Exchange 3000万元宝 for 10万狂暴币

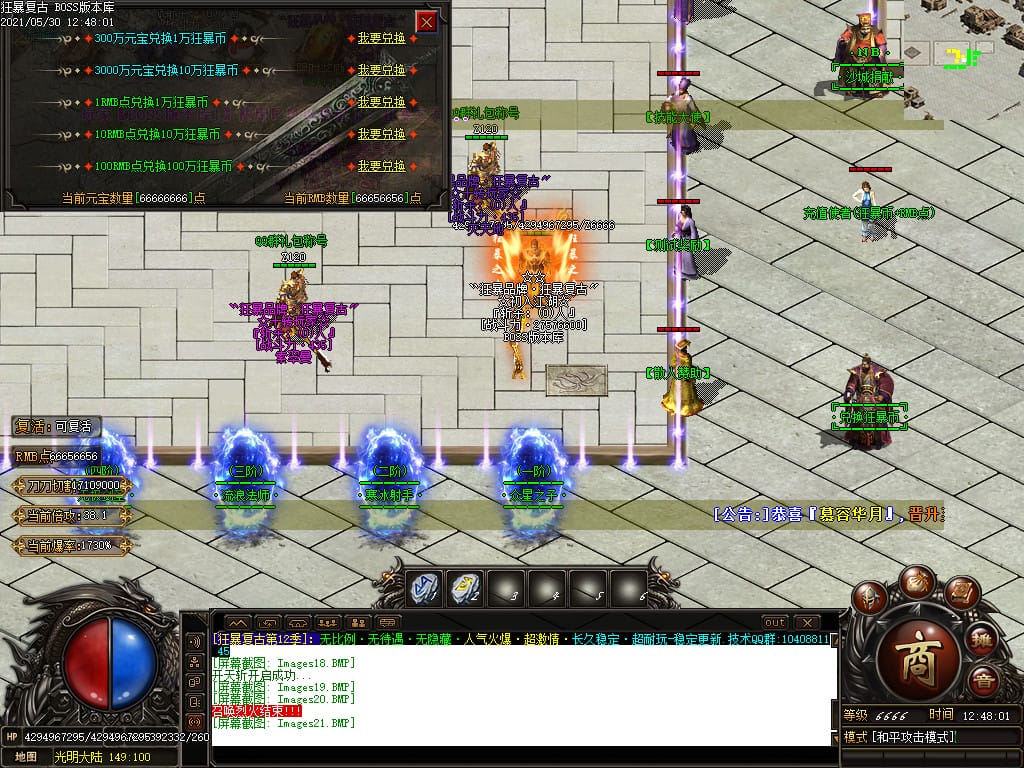tap(382, 70)
